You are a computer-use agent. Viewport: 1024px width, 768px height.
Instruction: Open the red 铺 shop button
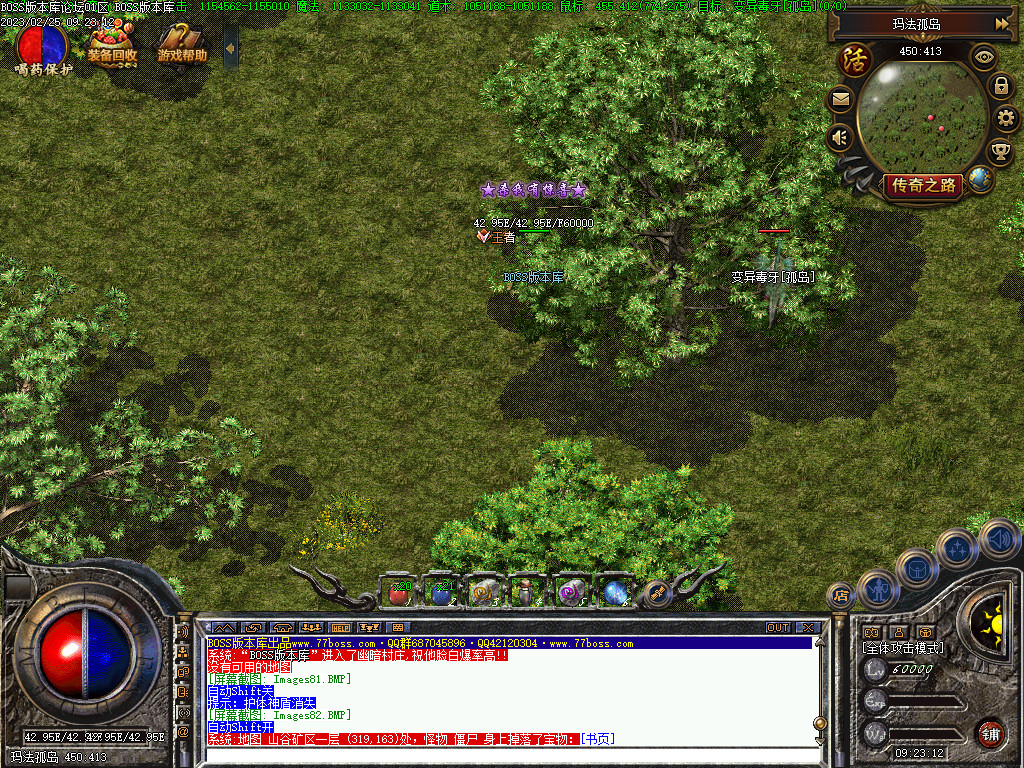(990, 734)
